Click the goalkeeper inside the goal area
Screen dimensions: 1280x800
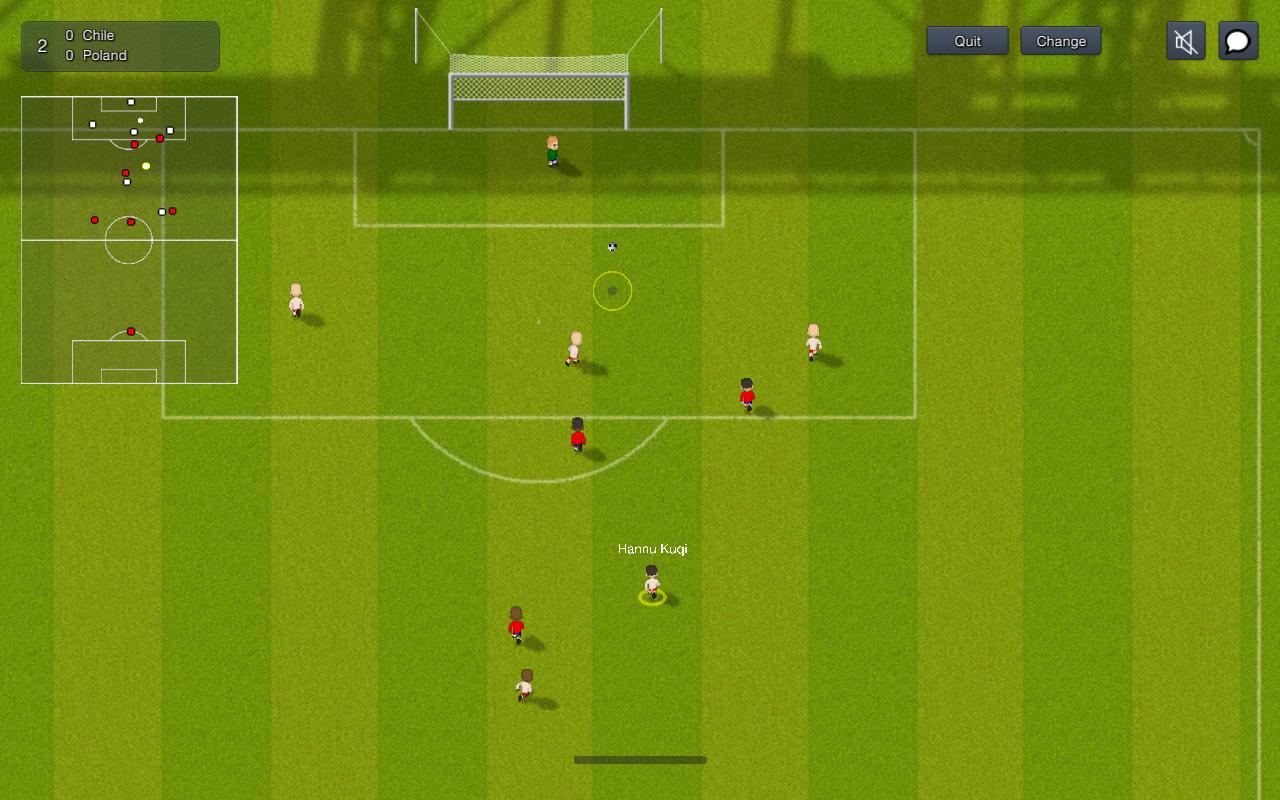551,148
